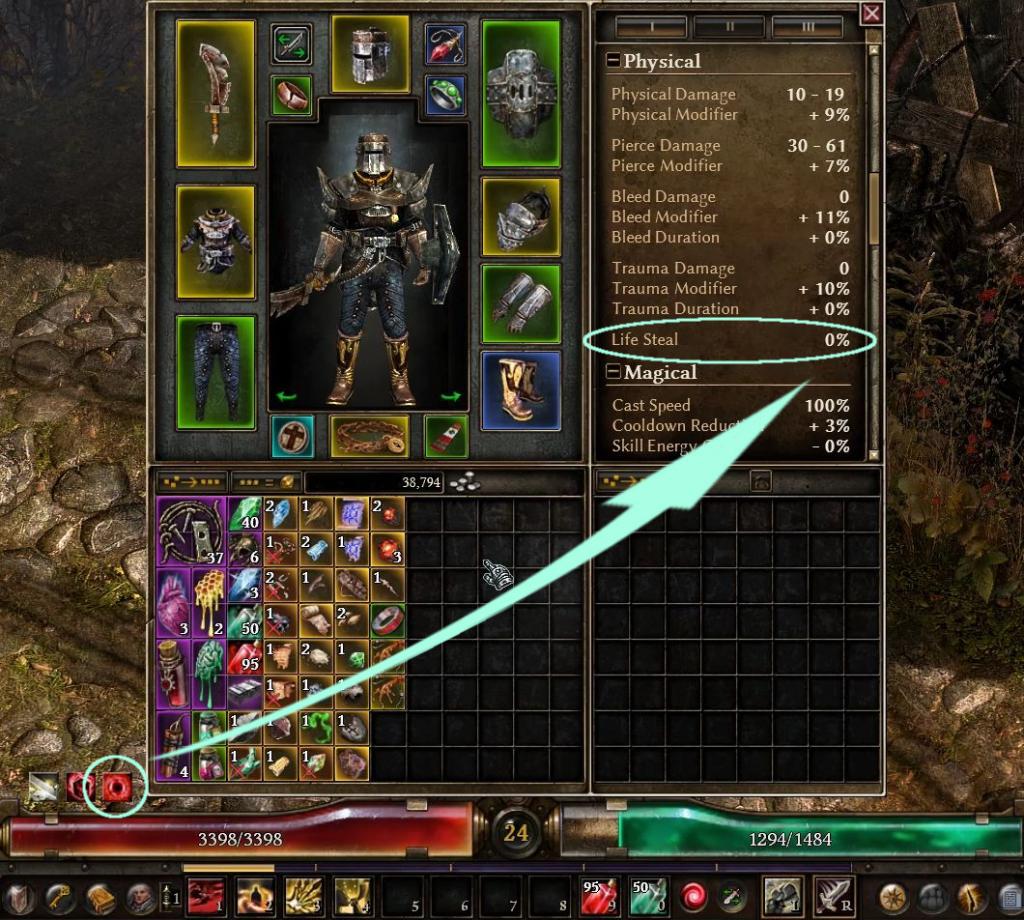Collapse the Physical stats section

[x=613, y=61]
